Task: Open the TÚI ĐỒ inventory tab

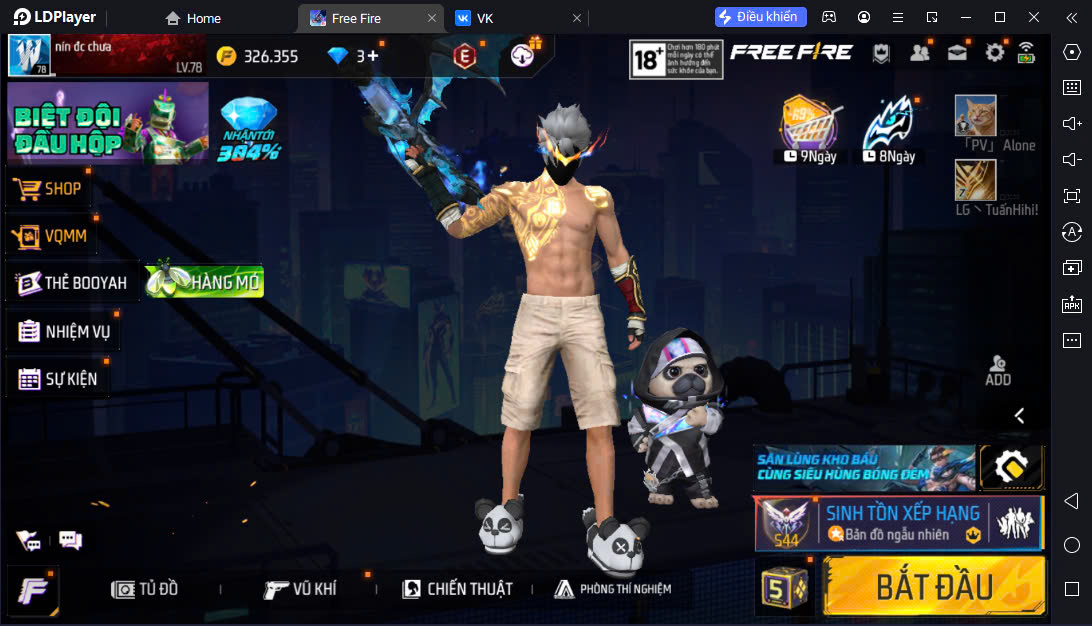Action: 145,589
